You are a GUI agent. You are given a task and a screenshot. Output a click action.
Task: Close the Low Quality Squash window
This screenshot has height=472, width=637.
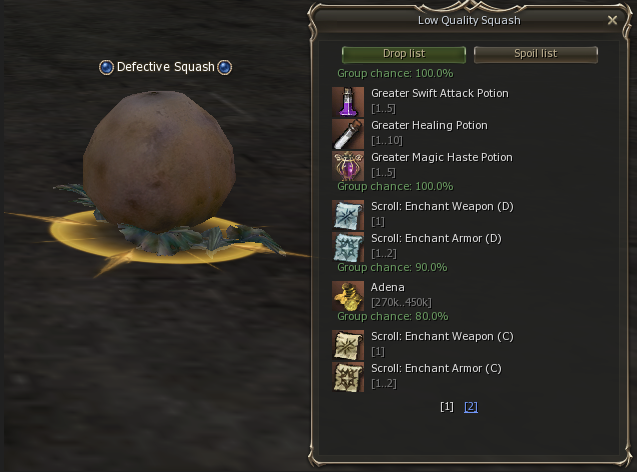coord(612,20)
